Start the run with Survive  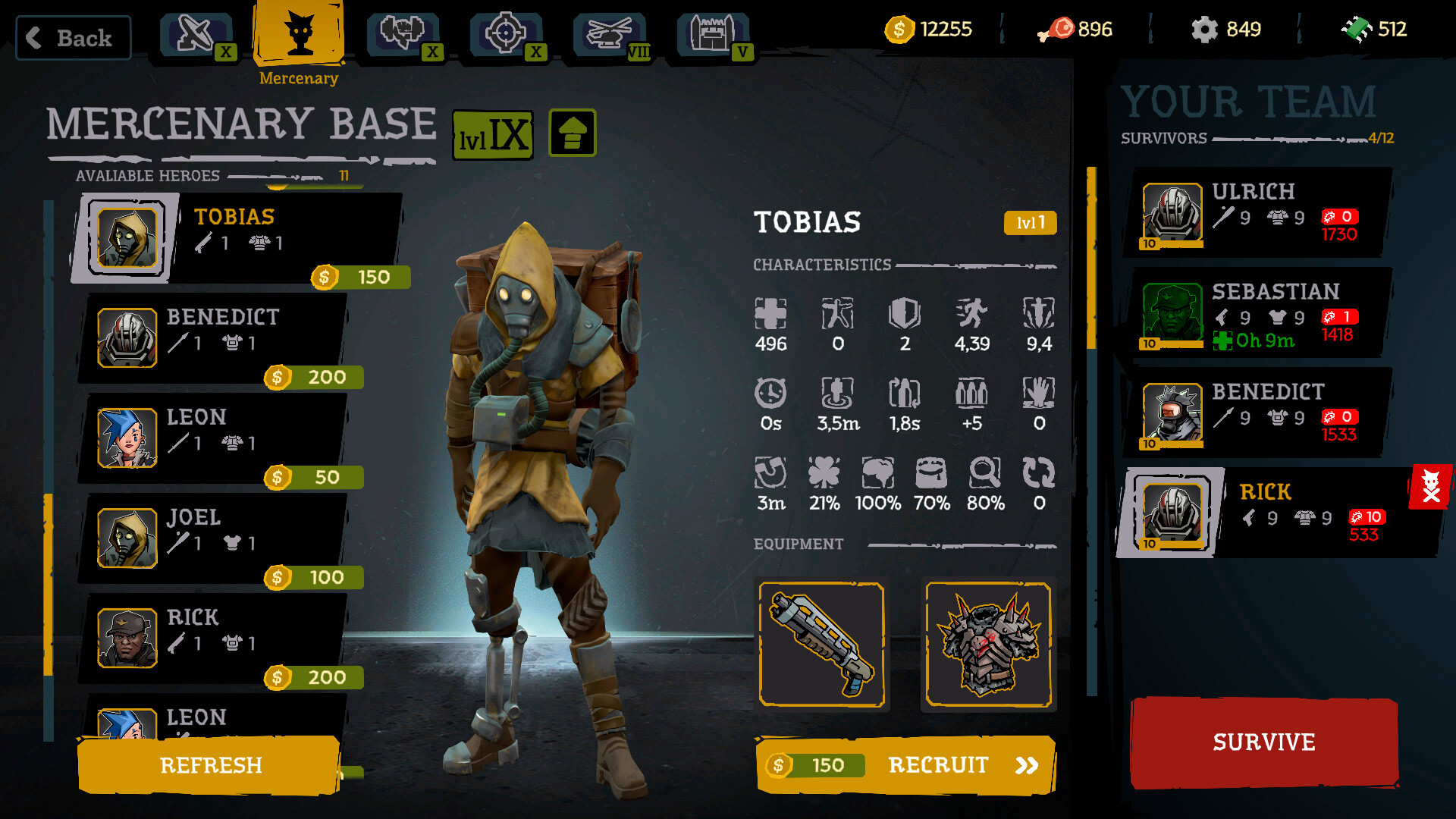point(1264,742)
